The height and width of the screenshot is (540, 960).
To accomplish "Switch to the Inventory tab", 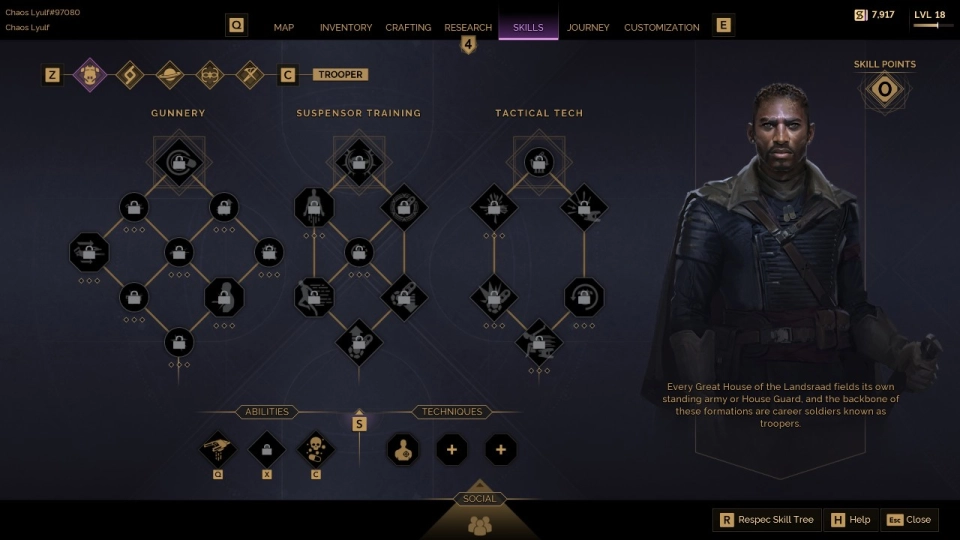I will coord(346,27).
